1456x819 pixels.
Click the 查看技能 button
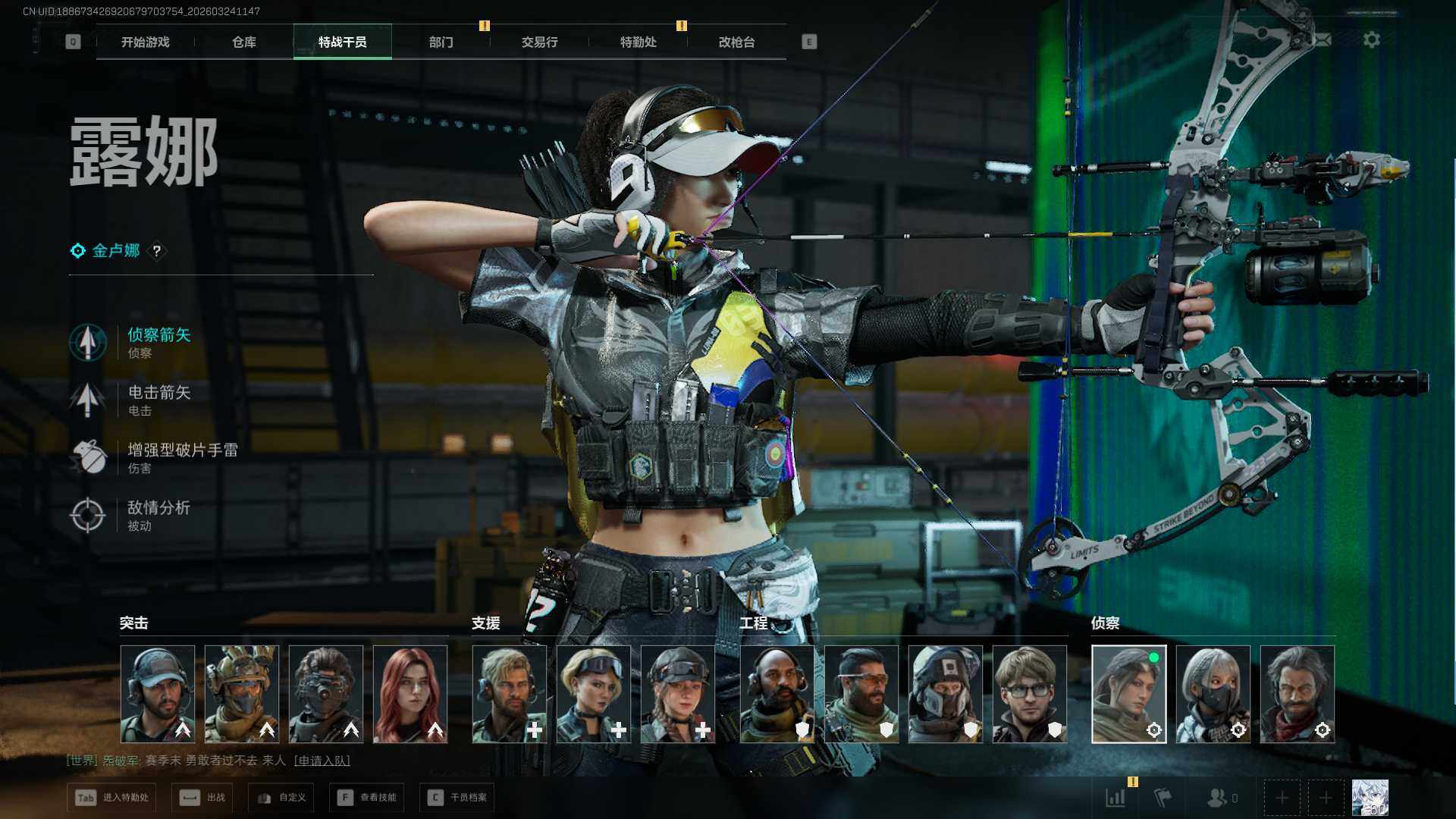coord(368,798)
